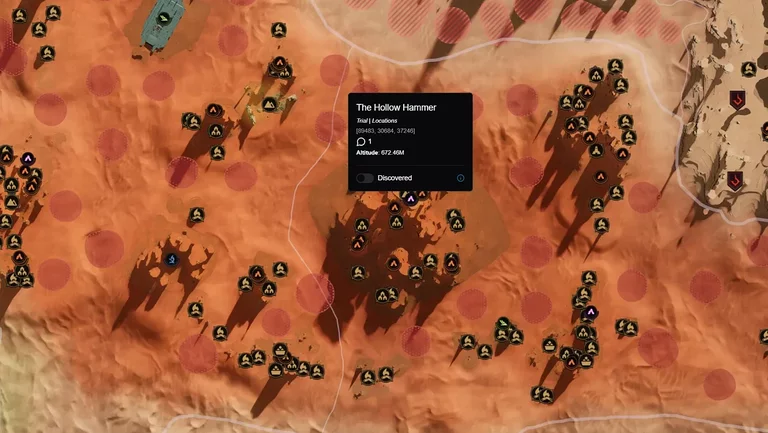Click the purple Hollow Hammer marker under the popup
Screen dimensions: 768x433
410,198
